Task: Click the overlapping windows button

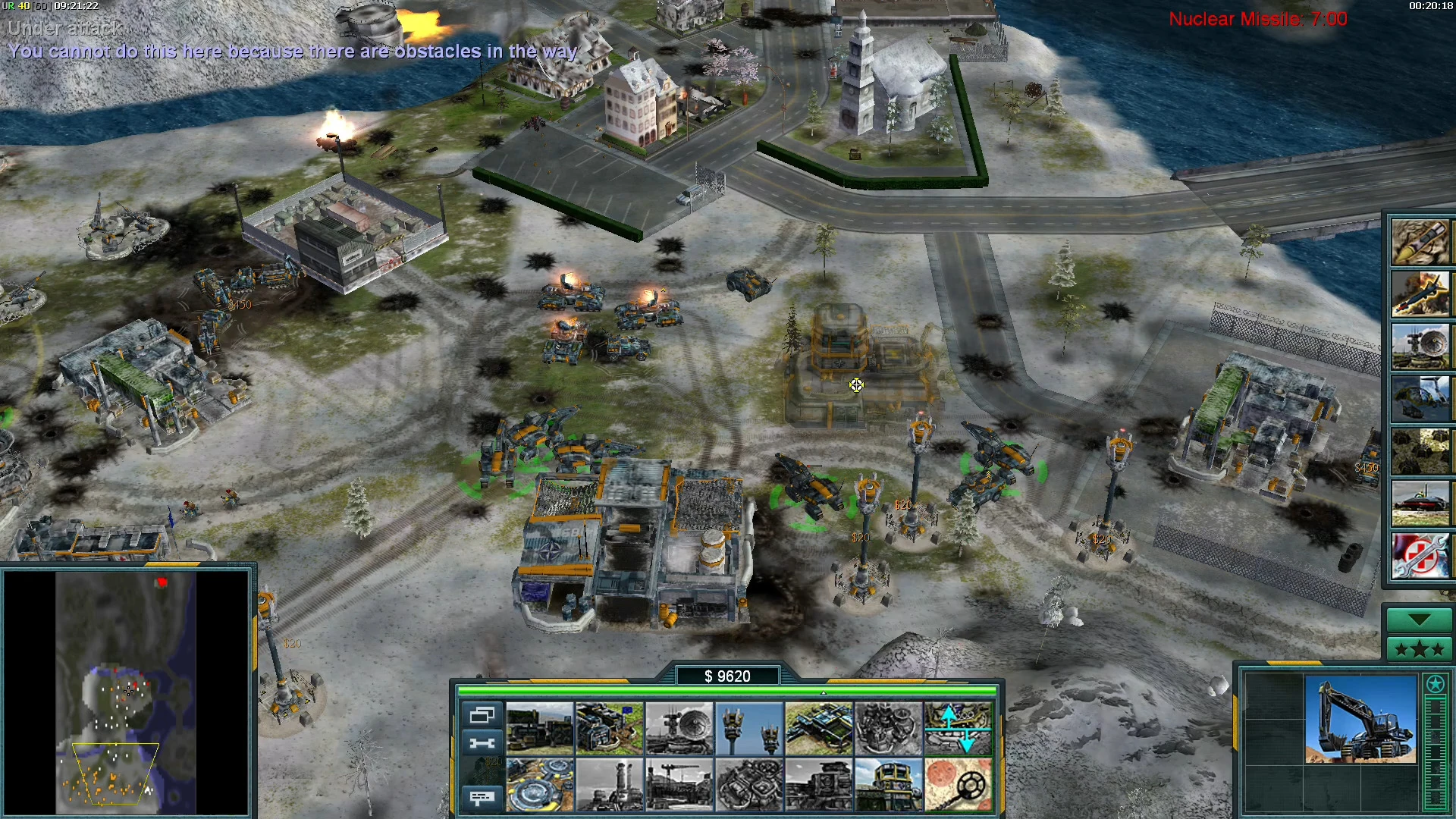Action: point(482,715)
